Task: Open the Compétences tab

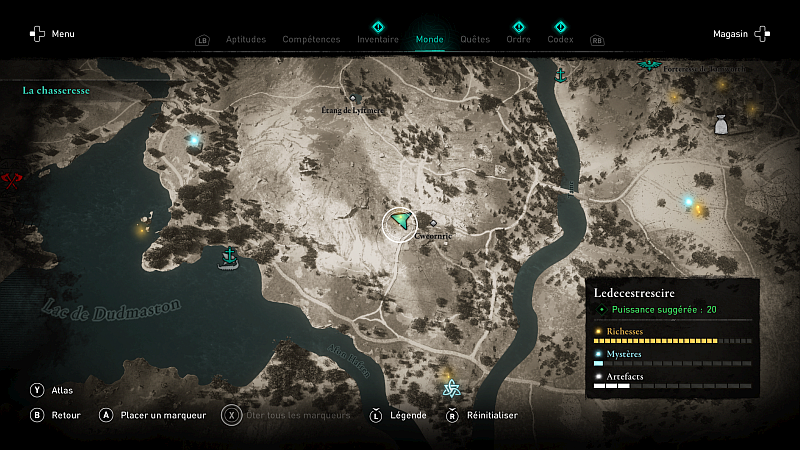Action: (311, 40)
